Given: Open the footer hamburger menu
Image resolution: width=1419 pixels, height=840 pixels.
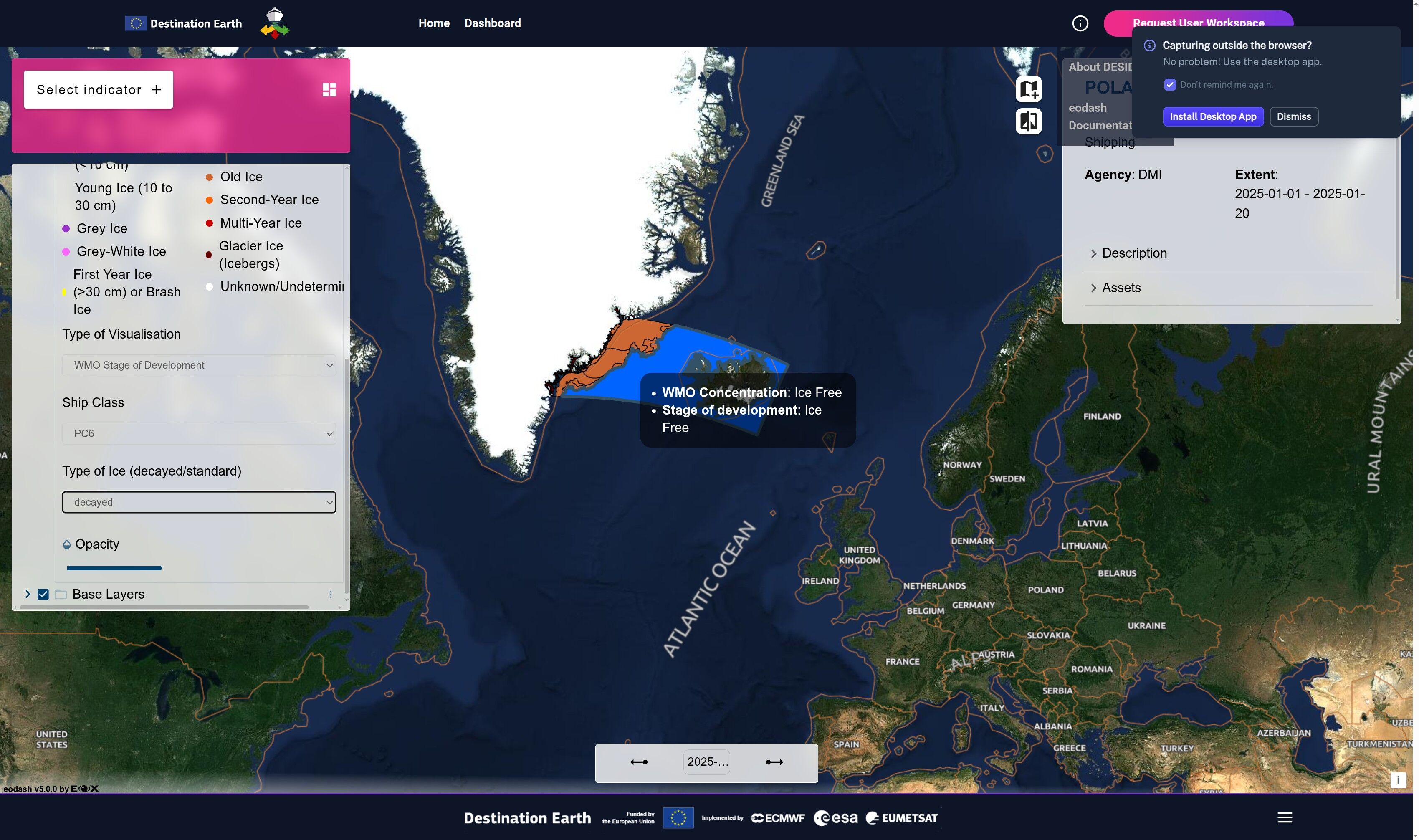Looking at the screenshot, I should tap(1284, 817).
